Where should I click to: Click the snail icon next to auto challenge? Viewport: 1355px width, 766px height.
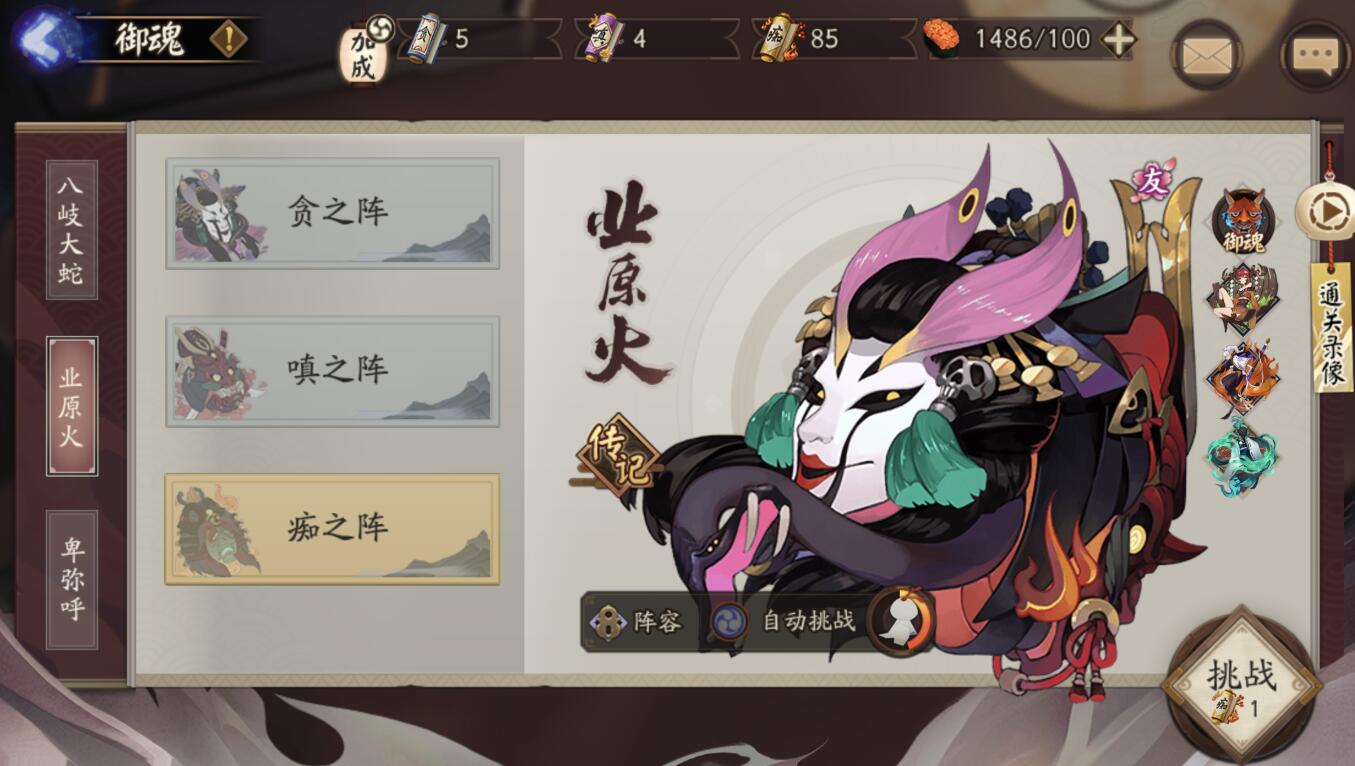tap(898, 620)
